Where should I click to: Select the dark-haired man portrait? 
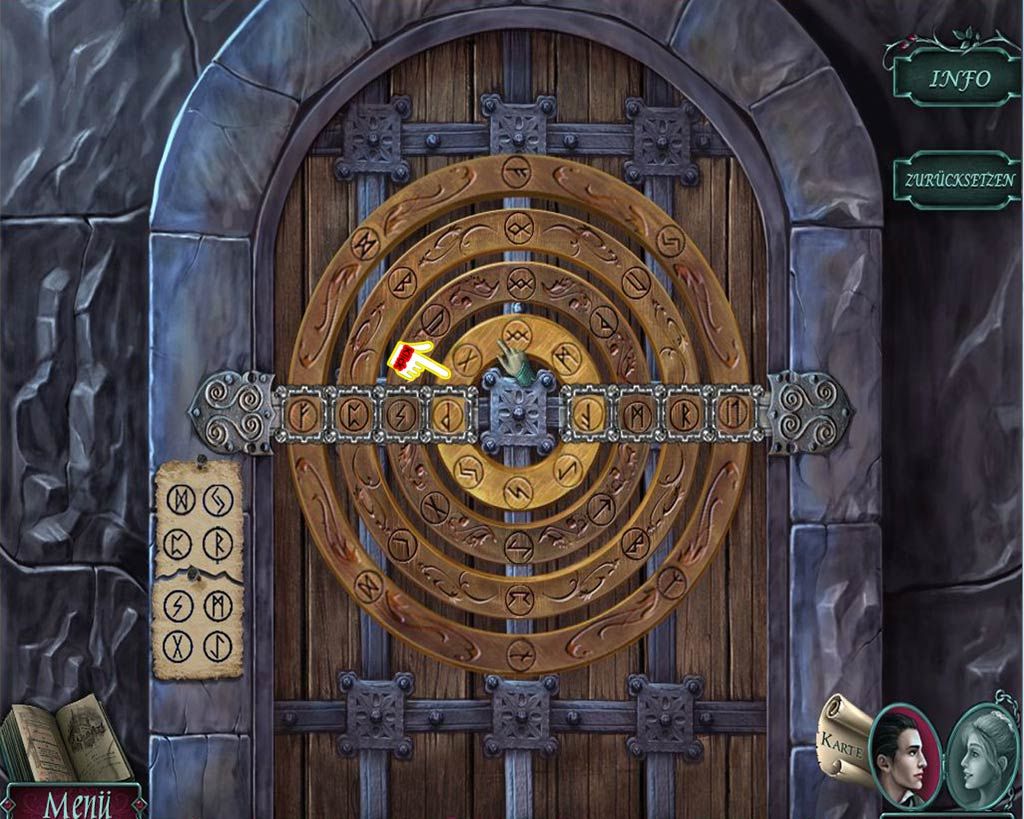click(x=904, y=756)
